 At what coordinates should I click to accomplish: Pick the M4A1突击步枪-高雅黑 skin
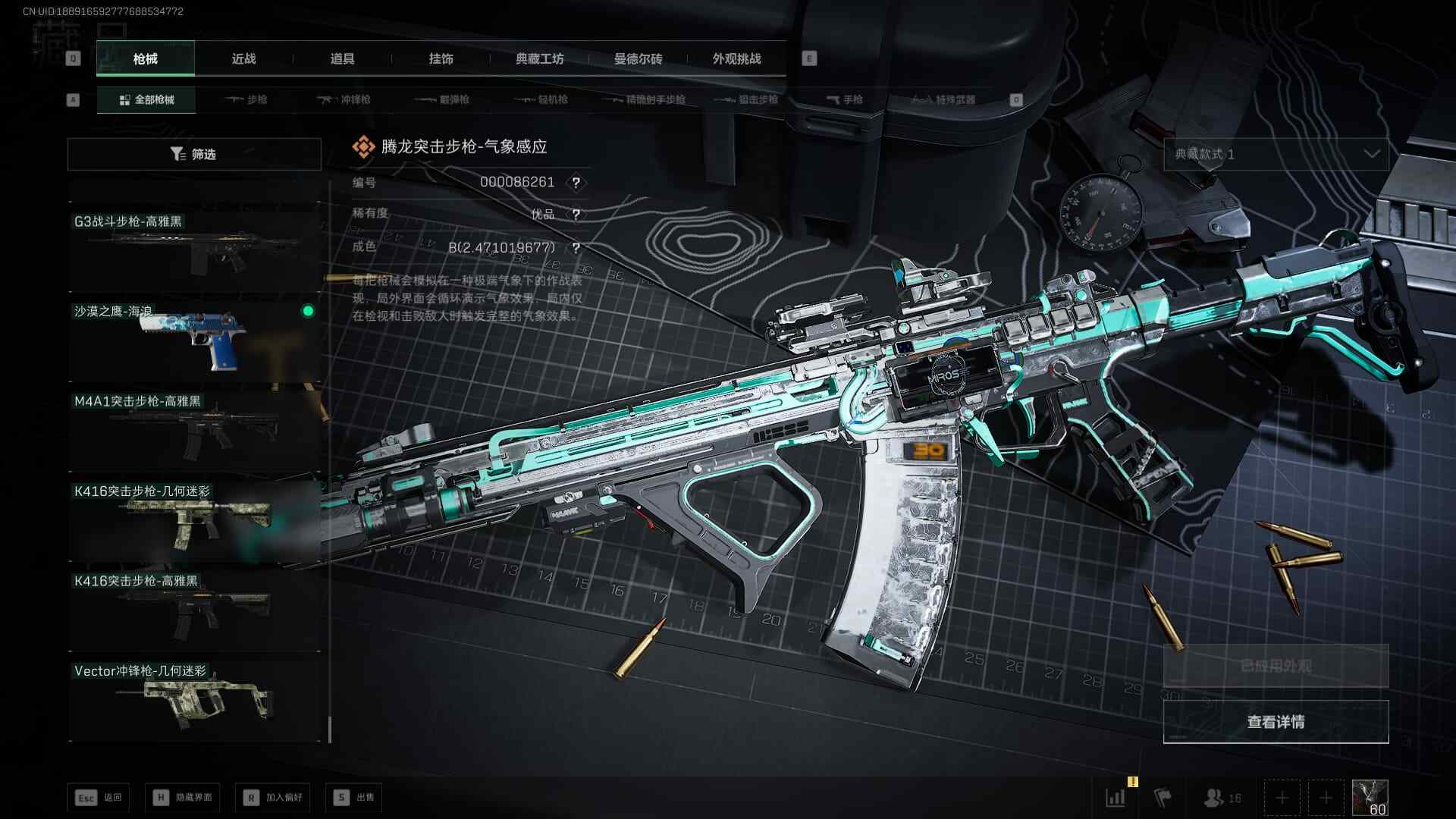tap(194, 428)
